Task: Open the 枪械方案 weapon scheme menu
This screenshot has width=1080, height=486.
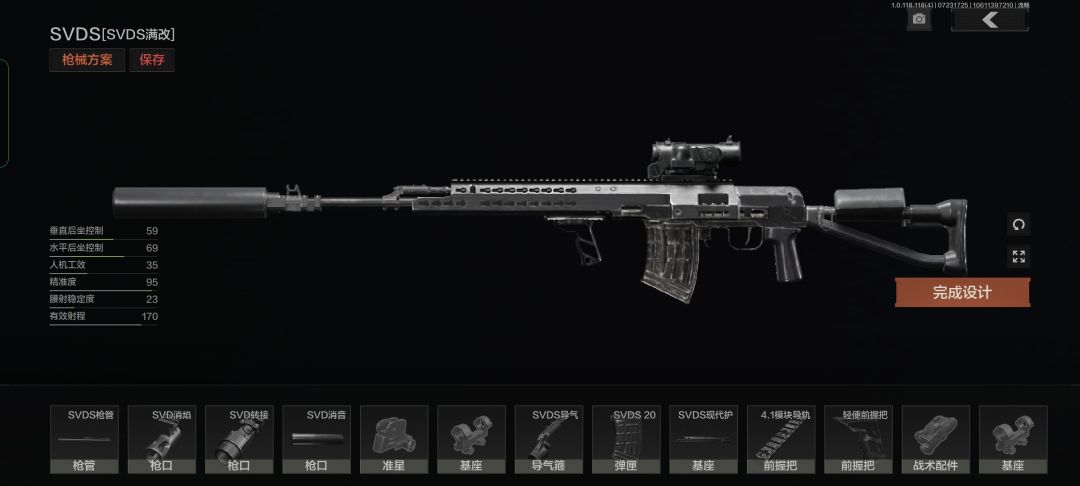Action: coord(87,60)
